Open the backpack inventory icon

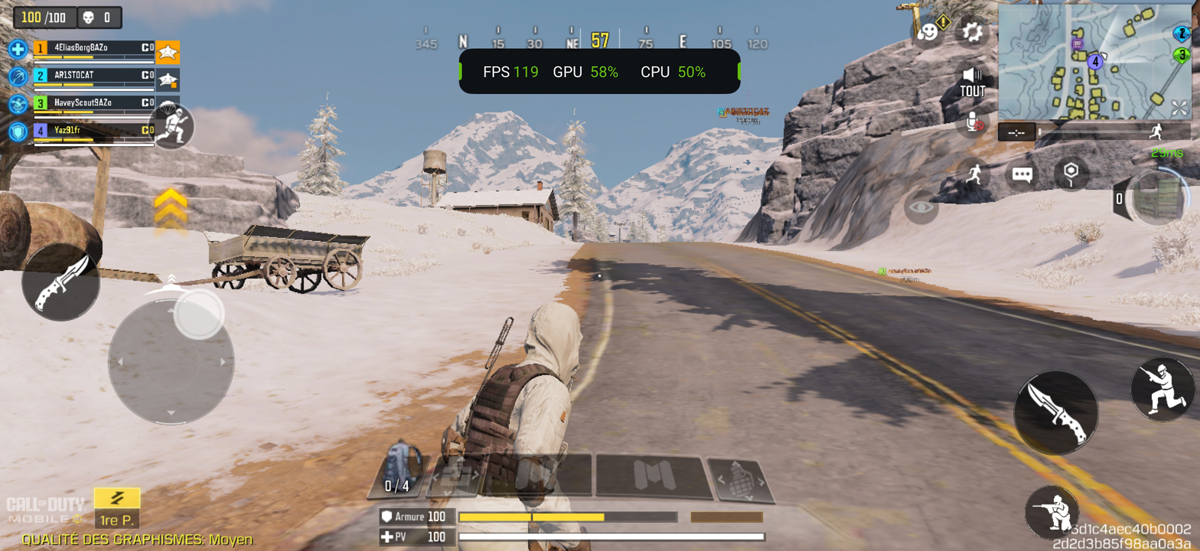coord(403,467)
